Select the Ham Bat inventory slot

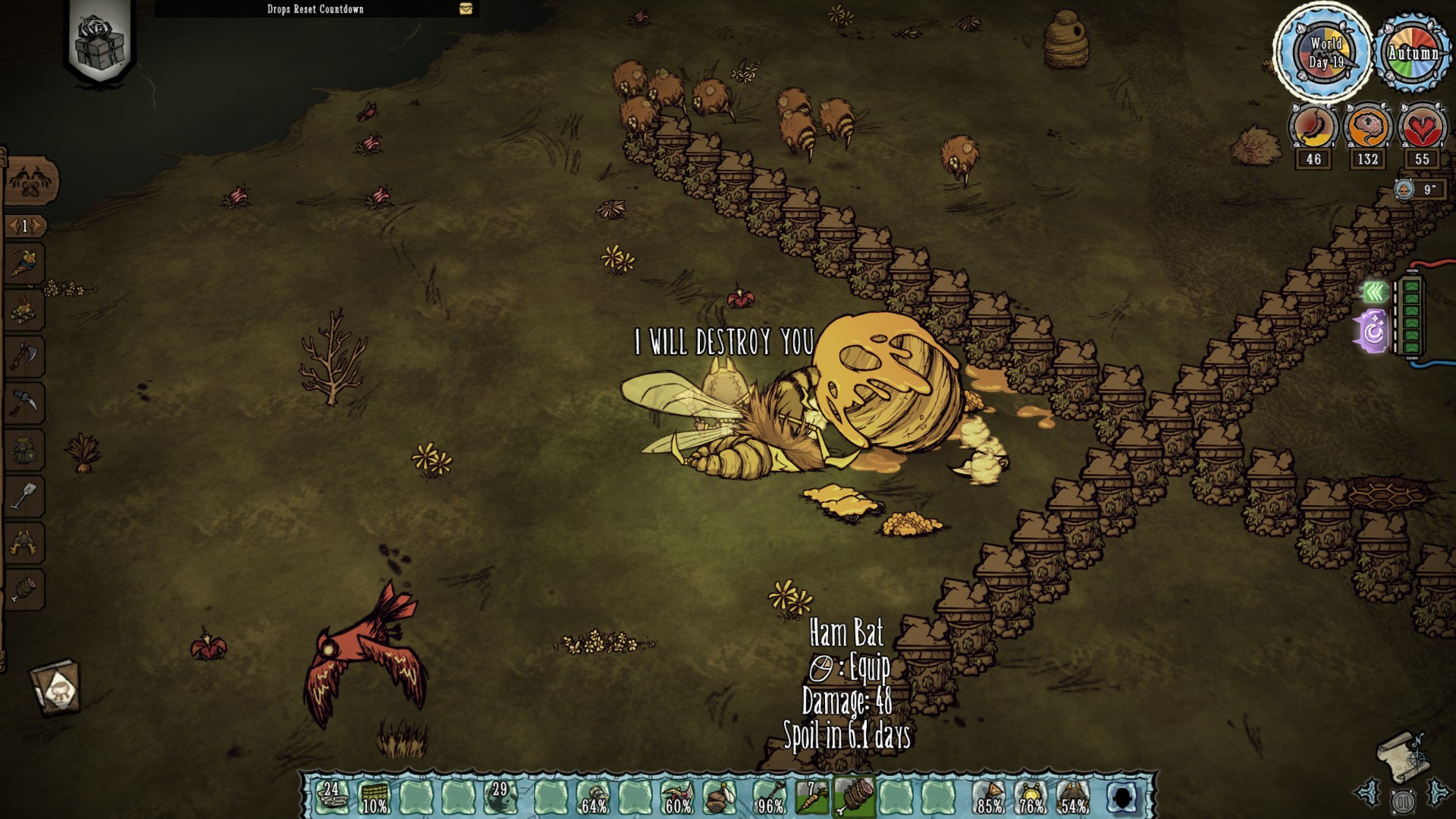tap(854, 797)
